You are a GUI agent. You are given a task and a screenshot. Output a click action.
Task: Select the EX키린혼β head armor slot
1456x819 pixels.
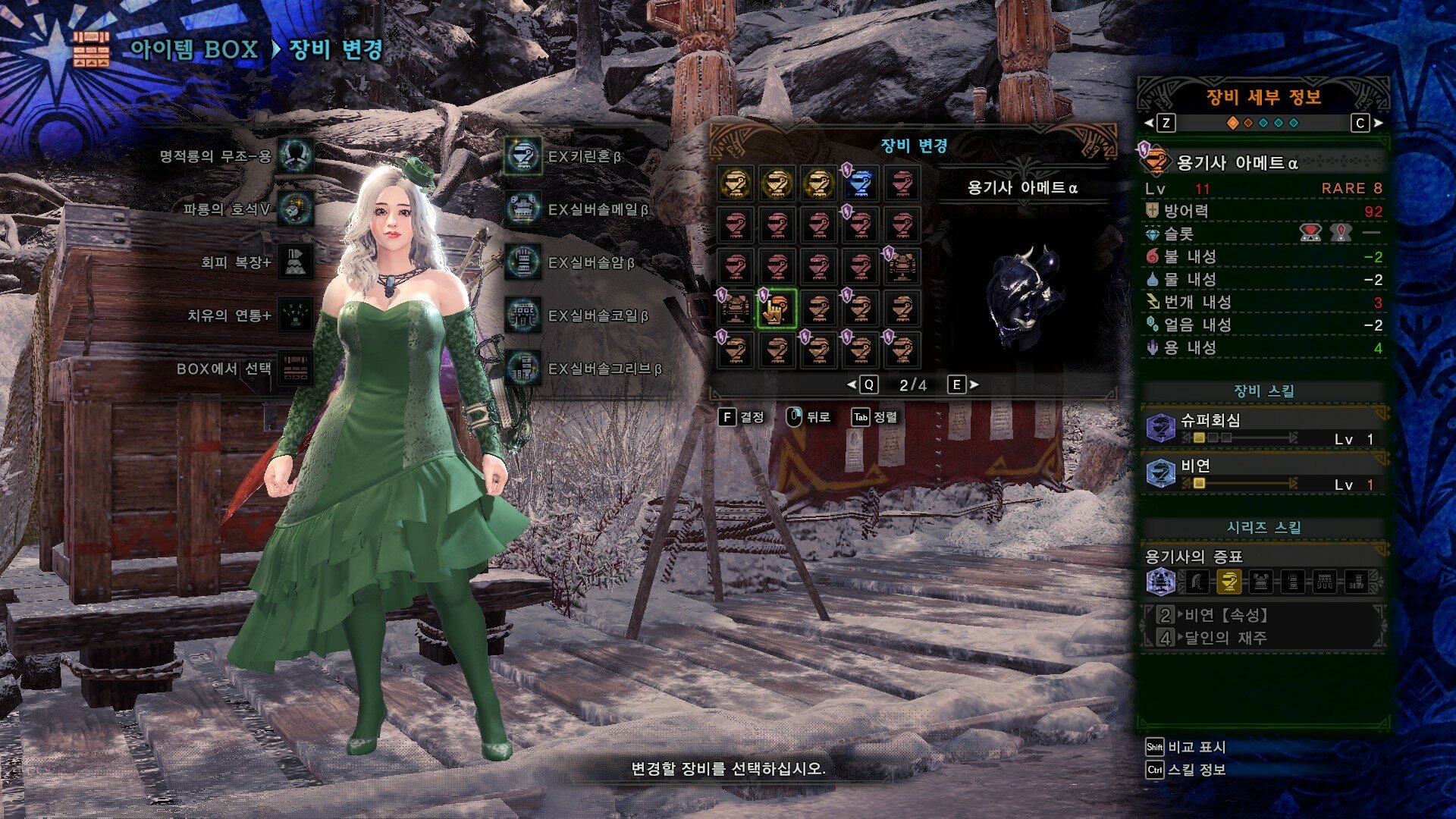click(523, 156)
